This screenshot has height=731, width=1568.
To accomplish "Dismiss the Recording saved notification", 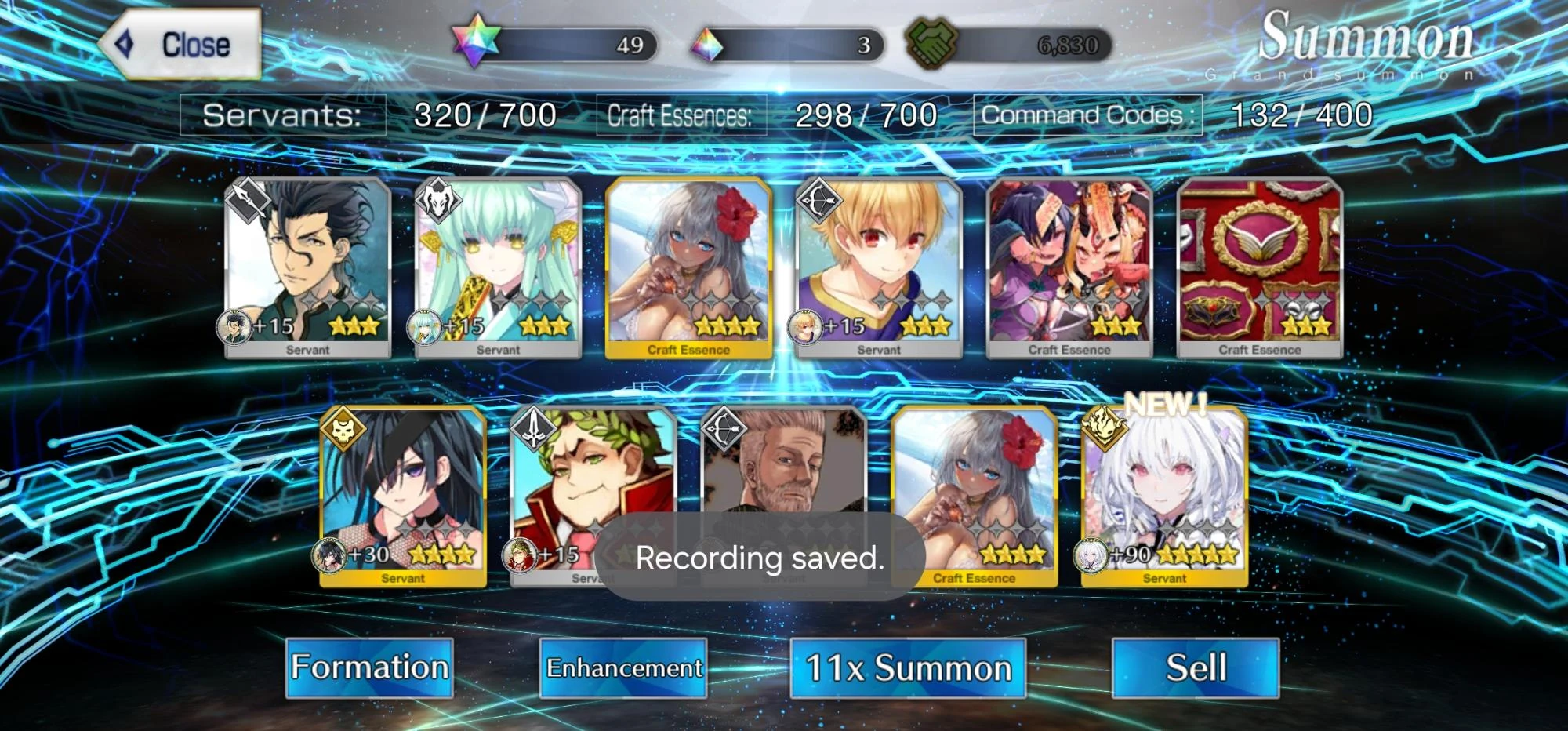I will (760, 558).
